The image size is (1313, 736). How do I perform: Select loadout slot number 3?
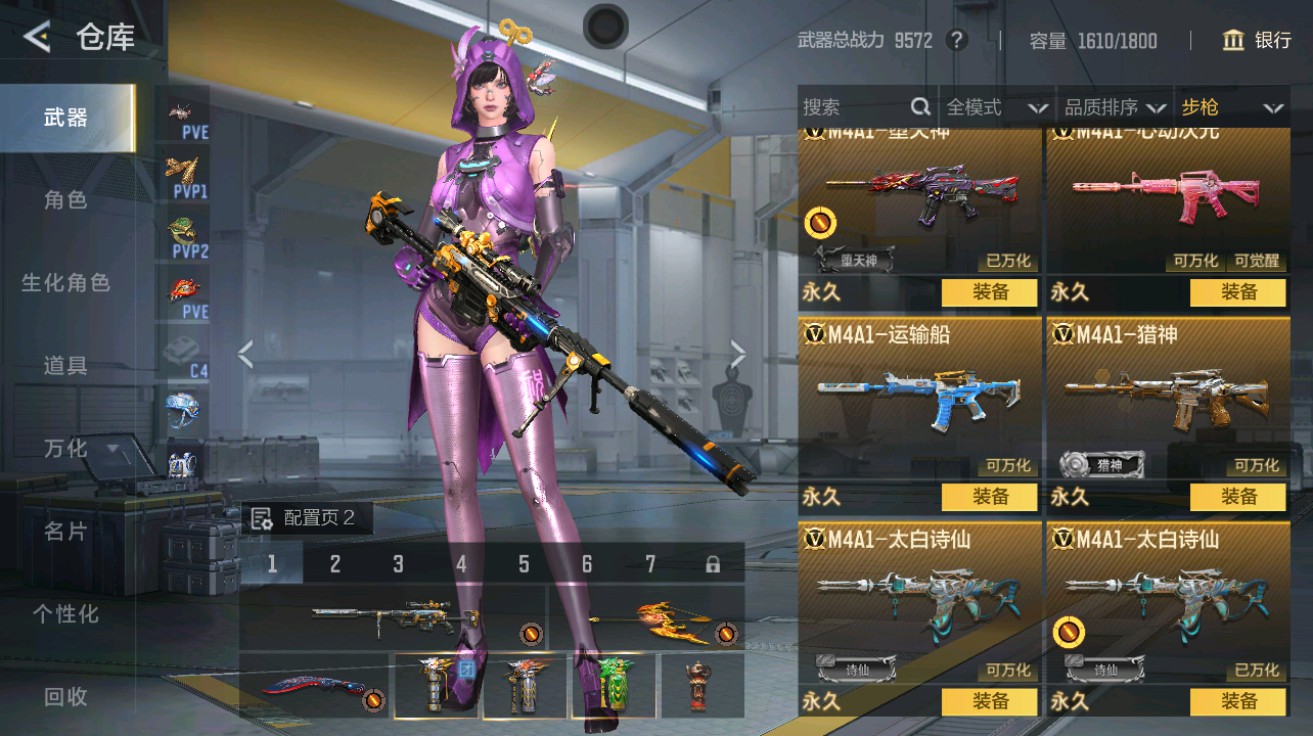coord(397,564)
